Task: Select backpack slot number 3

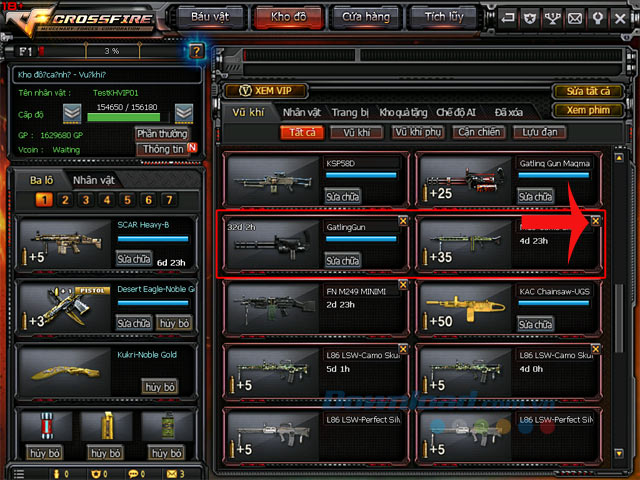Action: (x=86, y=200)
